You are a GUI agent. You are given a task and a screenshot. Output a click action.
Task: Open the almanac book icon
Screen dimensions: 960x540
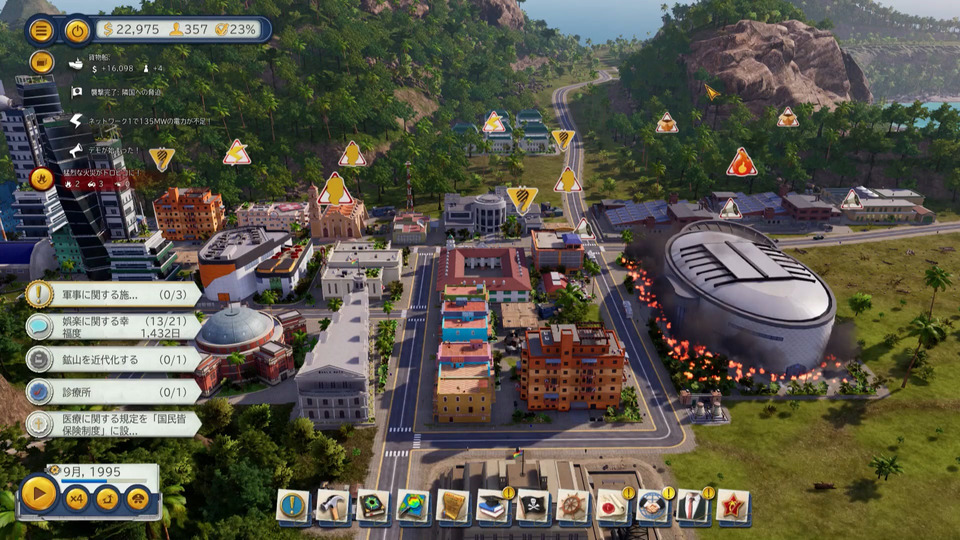coord(373,506)
